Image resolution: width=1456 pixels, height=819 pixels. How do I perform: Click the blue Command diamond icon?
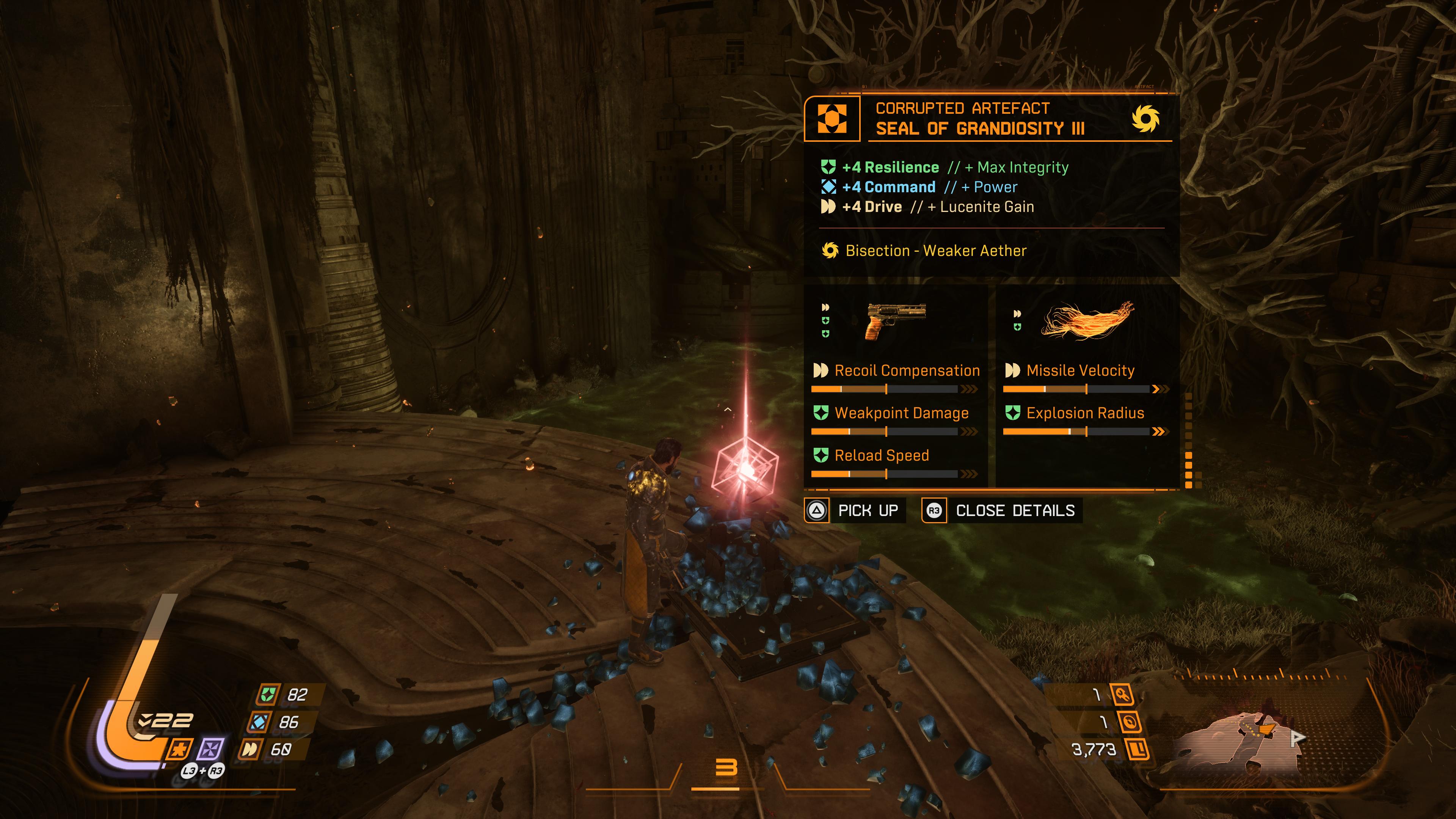pyautogui.click(x=829, y=187)
